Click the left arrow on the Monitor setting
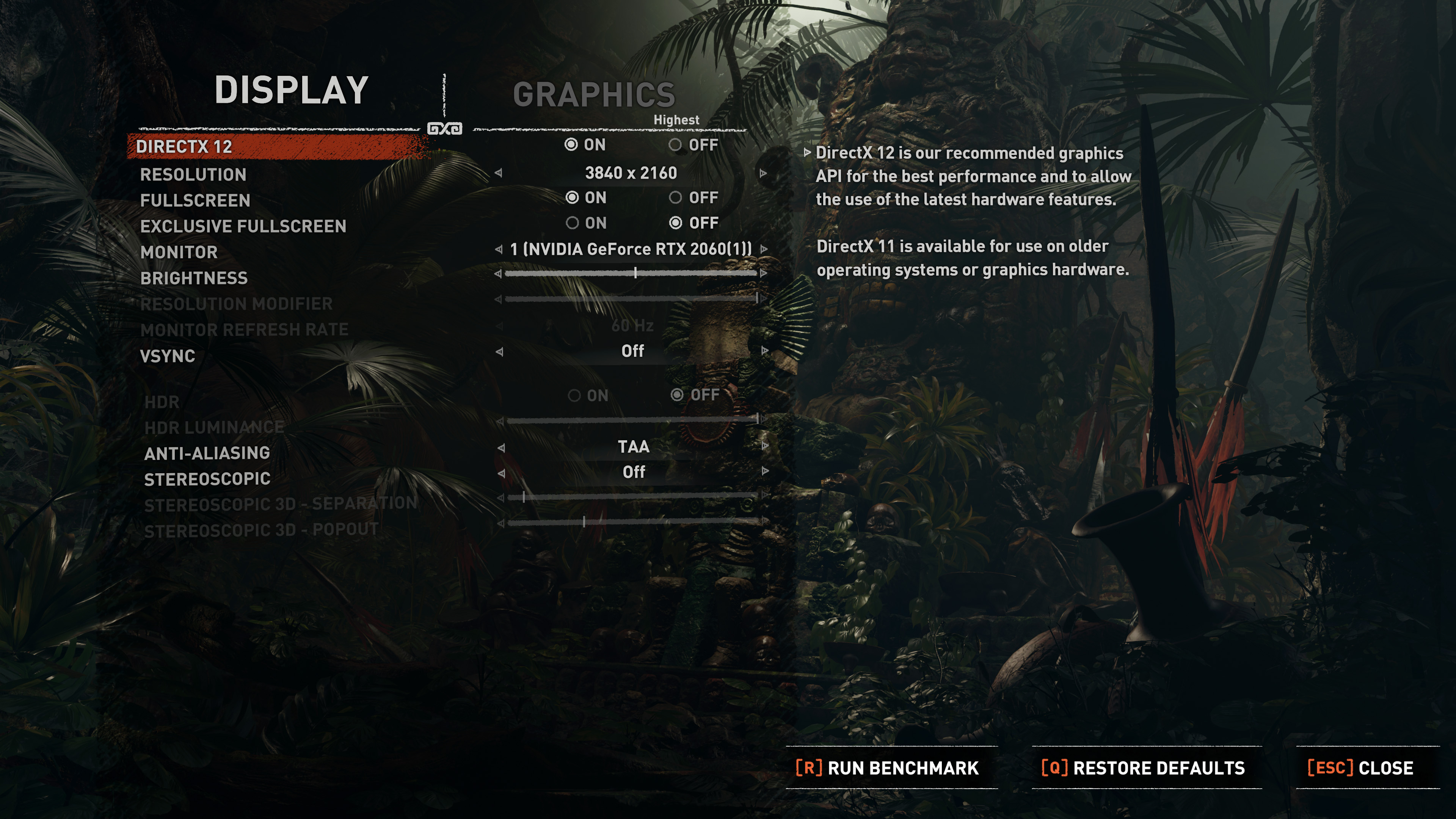1456x819 pixels. 499,250
